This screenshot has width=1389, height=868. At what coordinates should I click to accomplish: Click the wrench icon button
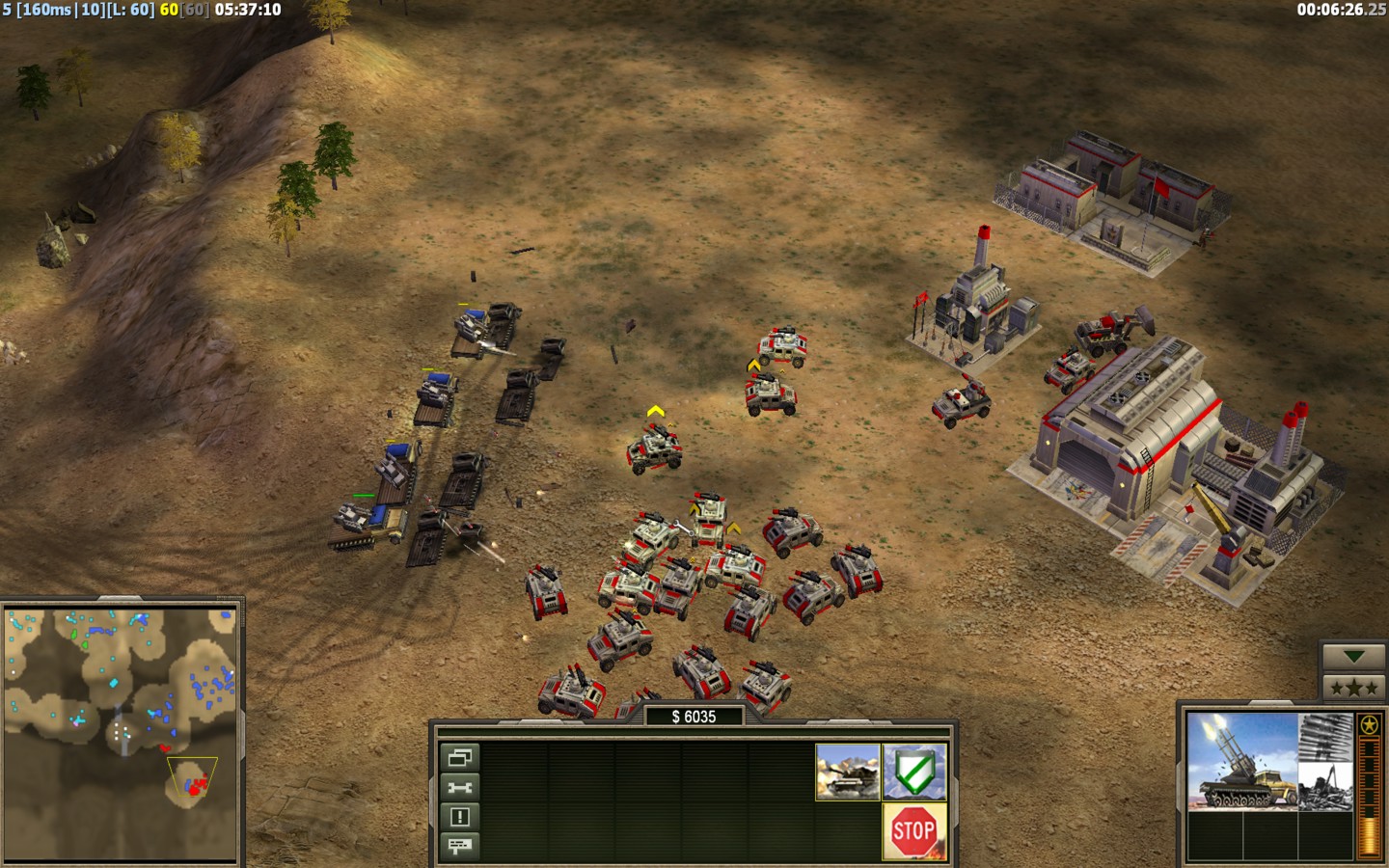click(459, 787)
